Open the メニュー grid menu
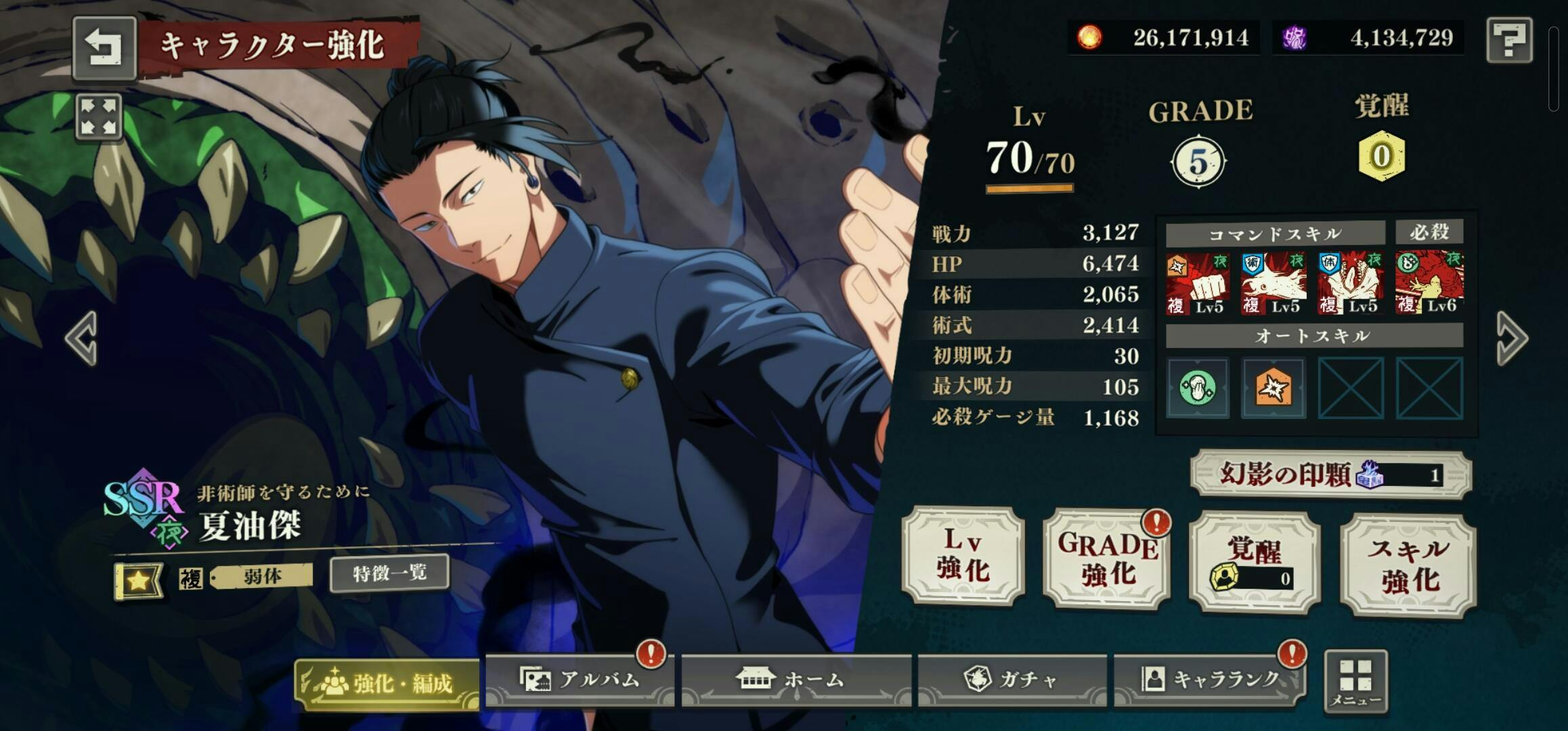 click(x=1355, y=681)
